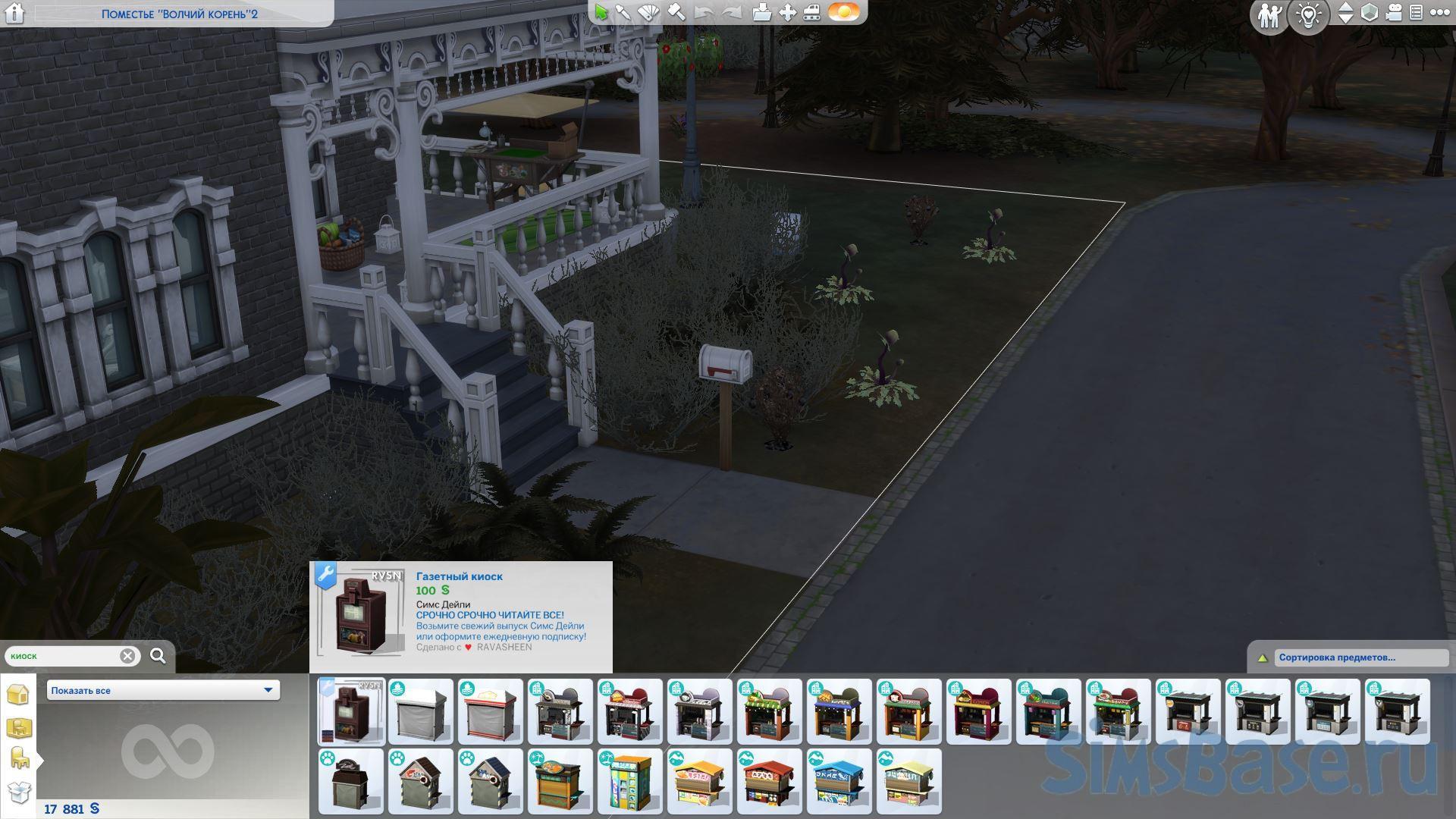The image size is (1456, 819).
Task: Select the yellow-roofed Japanese food stall
Action: coord(699,781)
